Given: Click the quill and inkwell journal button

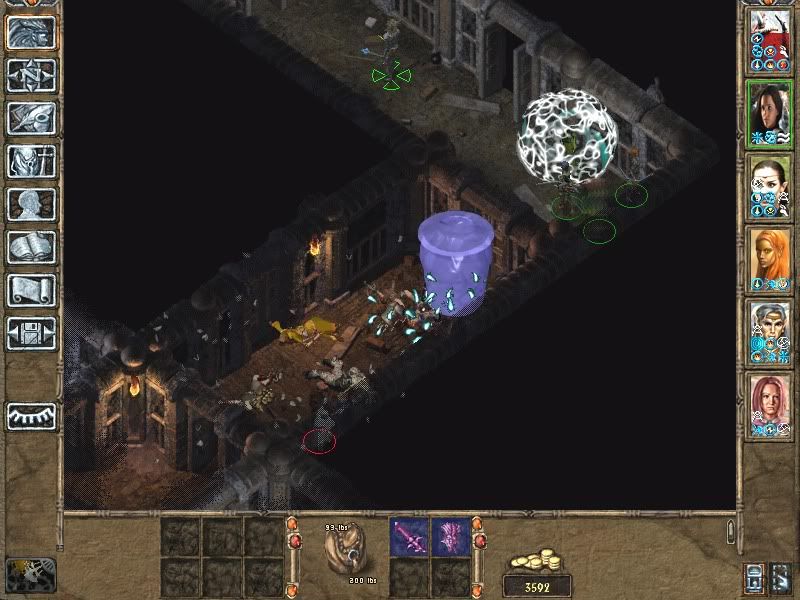Looking at the screenshot, I should 30,118.
